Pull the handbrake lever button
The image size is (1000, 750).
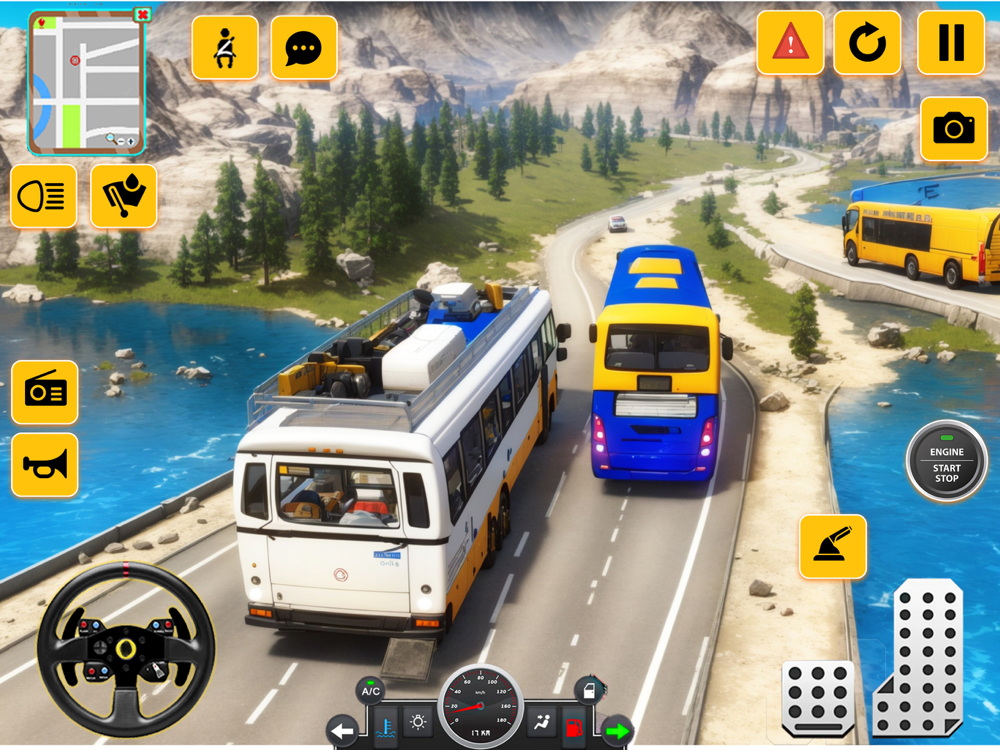[833, 546]
